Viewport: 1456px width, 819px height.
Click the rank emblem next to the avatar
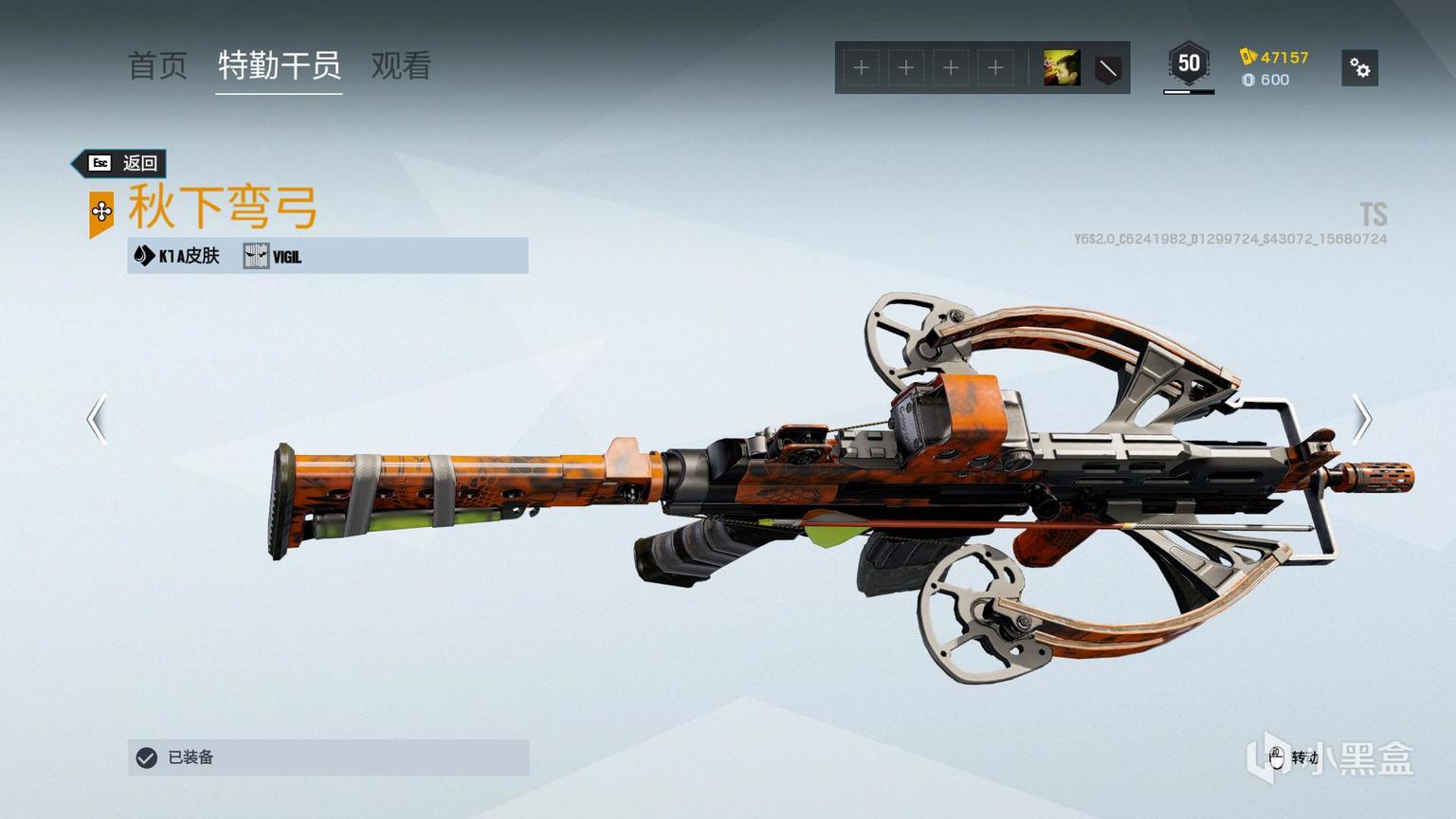point(1107,68)
